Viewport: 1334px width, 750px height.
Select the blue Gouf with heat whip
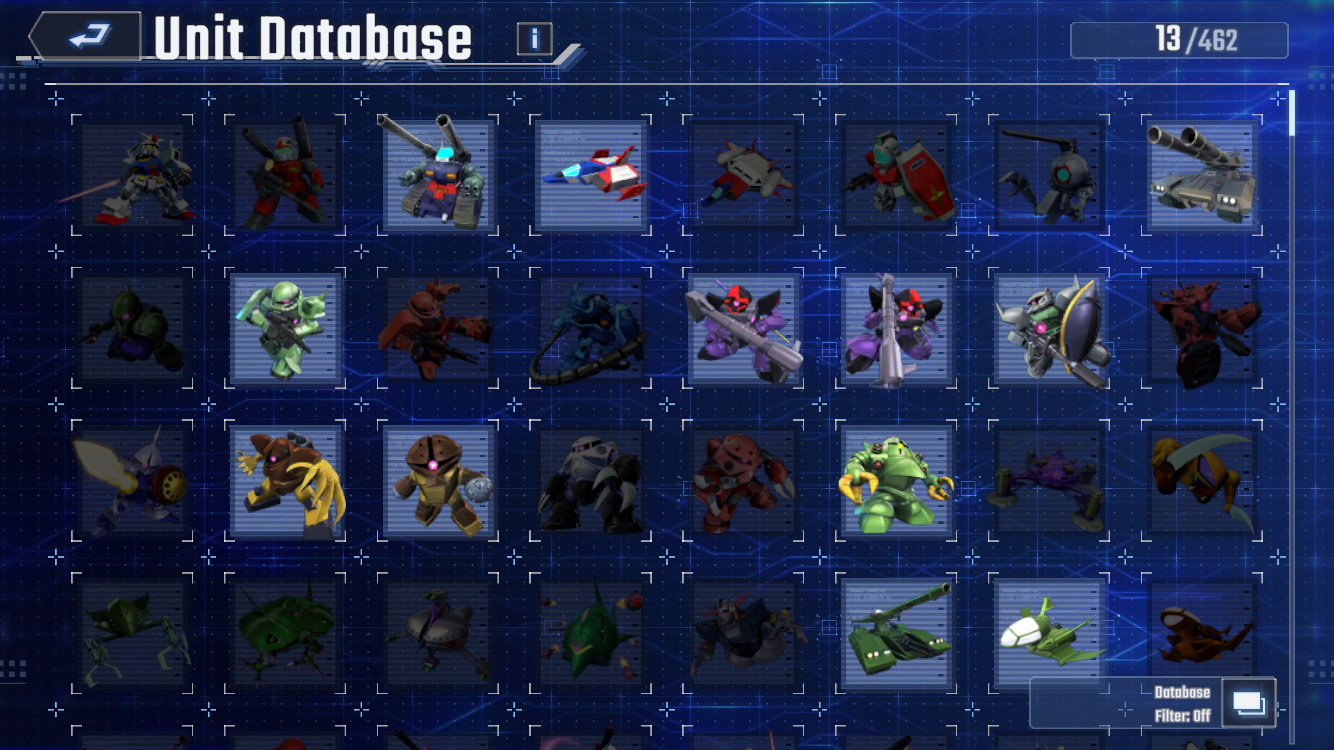[x=592, y=329]
